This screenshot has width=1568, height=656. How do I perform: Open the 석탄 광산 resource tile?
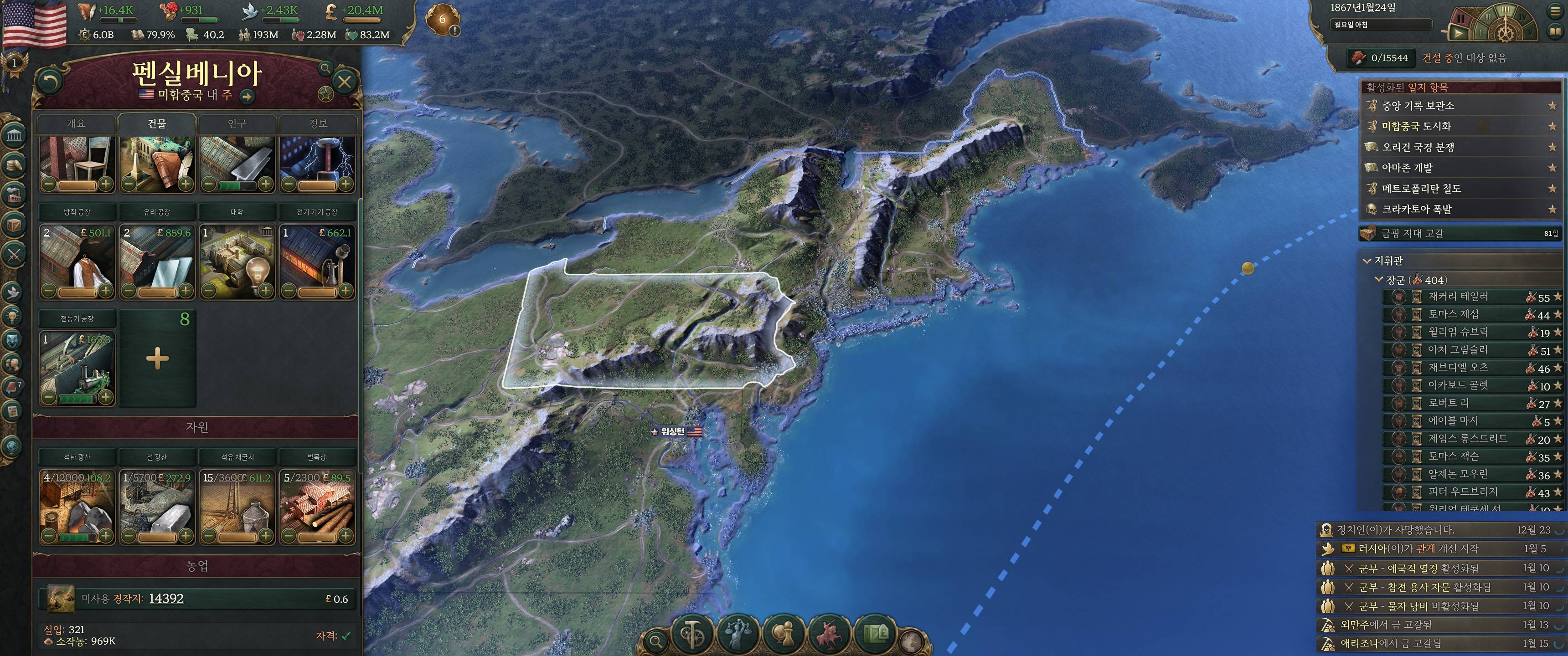coord(77,505)
